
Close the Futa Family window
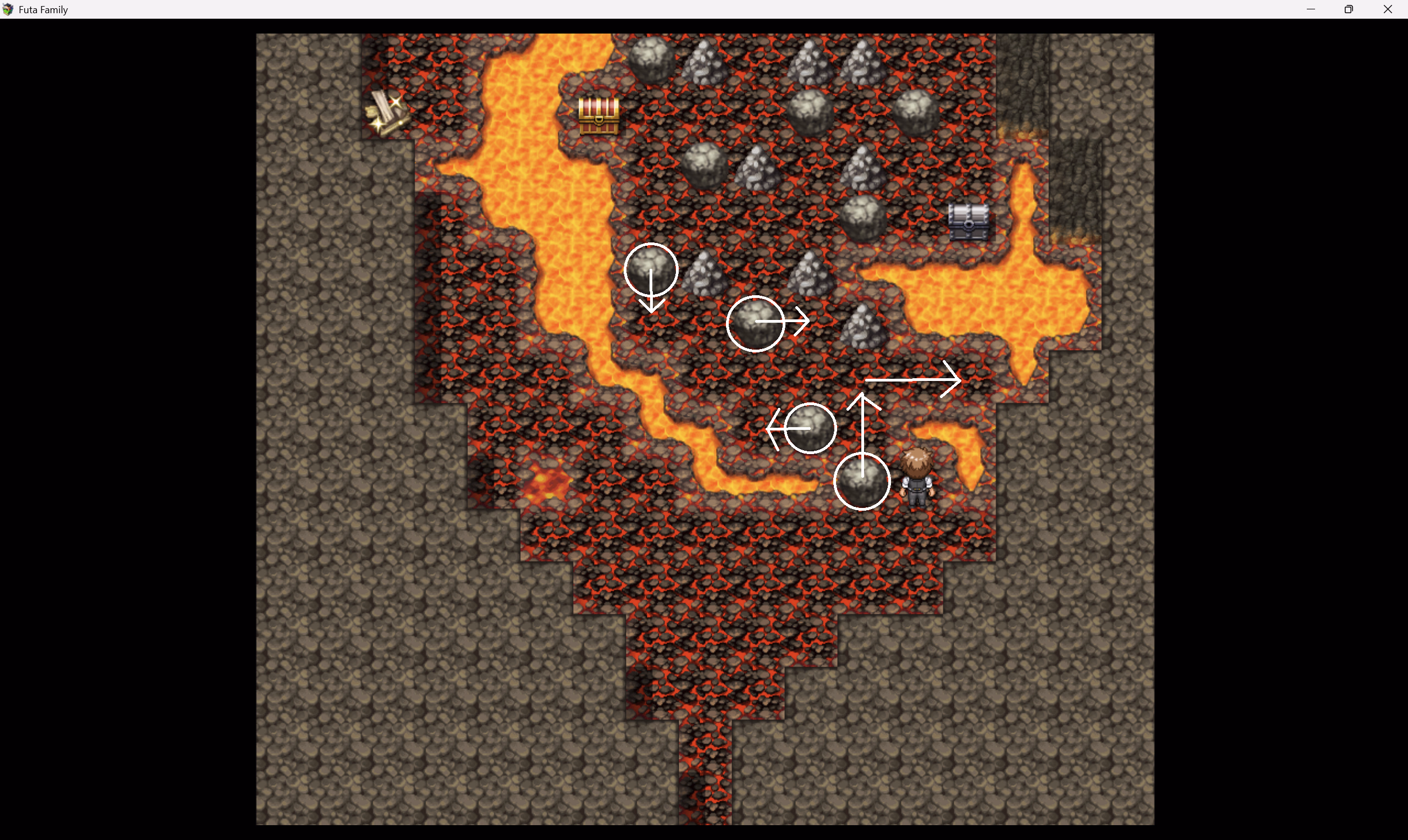coord(1388,9)
